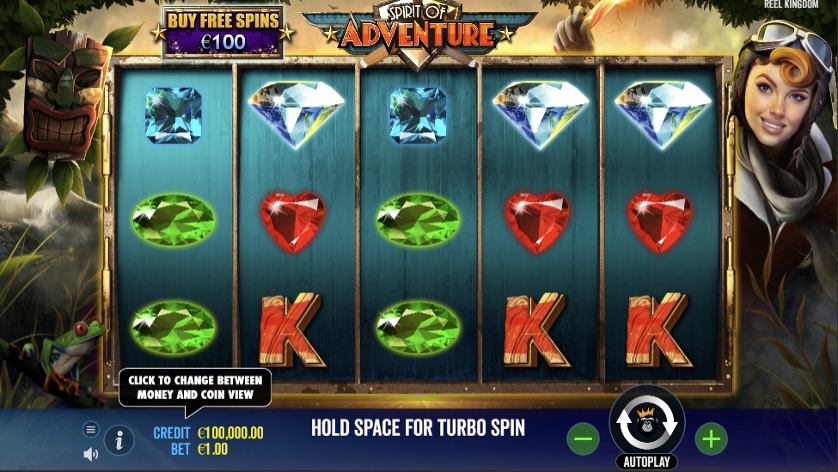Open the hamburger settings menu

[x=91, y=429]
